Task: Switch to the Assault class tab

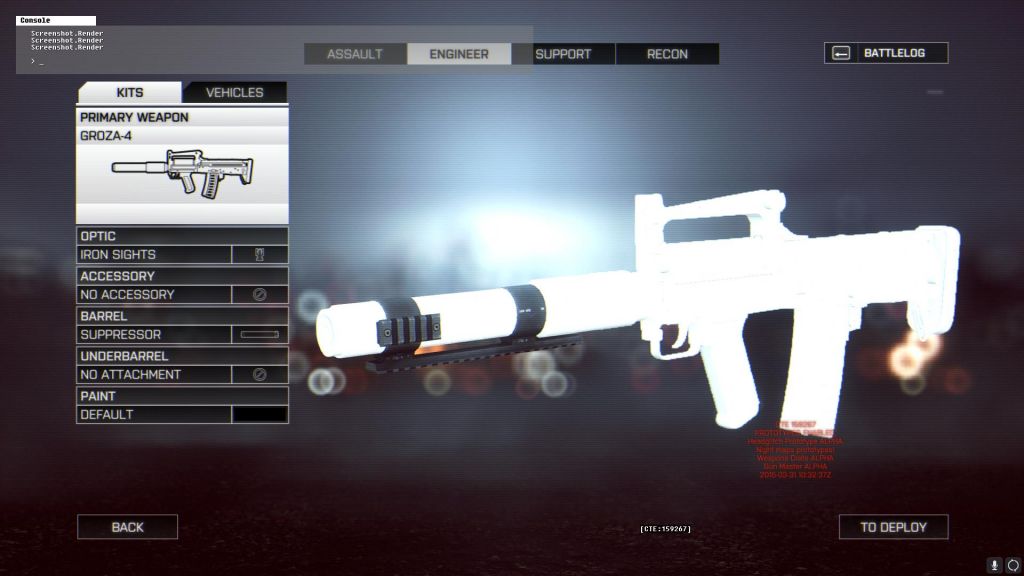Action: click(x=355, y=54)
